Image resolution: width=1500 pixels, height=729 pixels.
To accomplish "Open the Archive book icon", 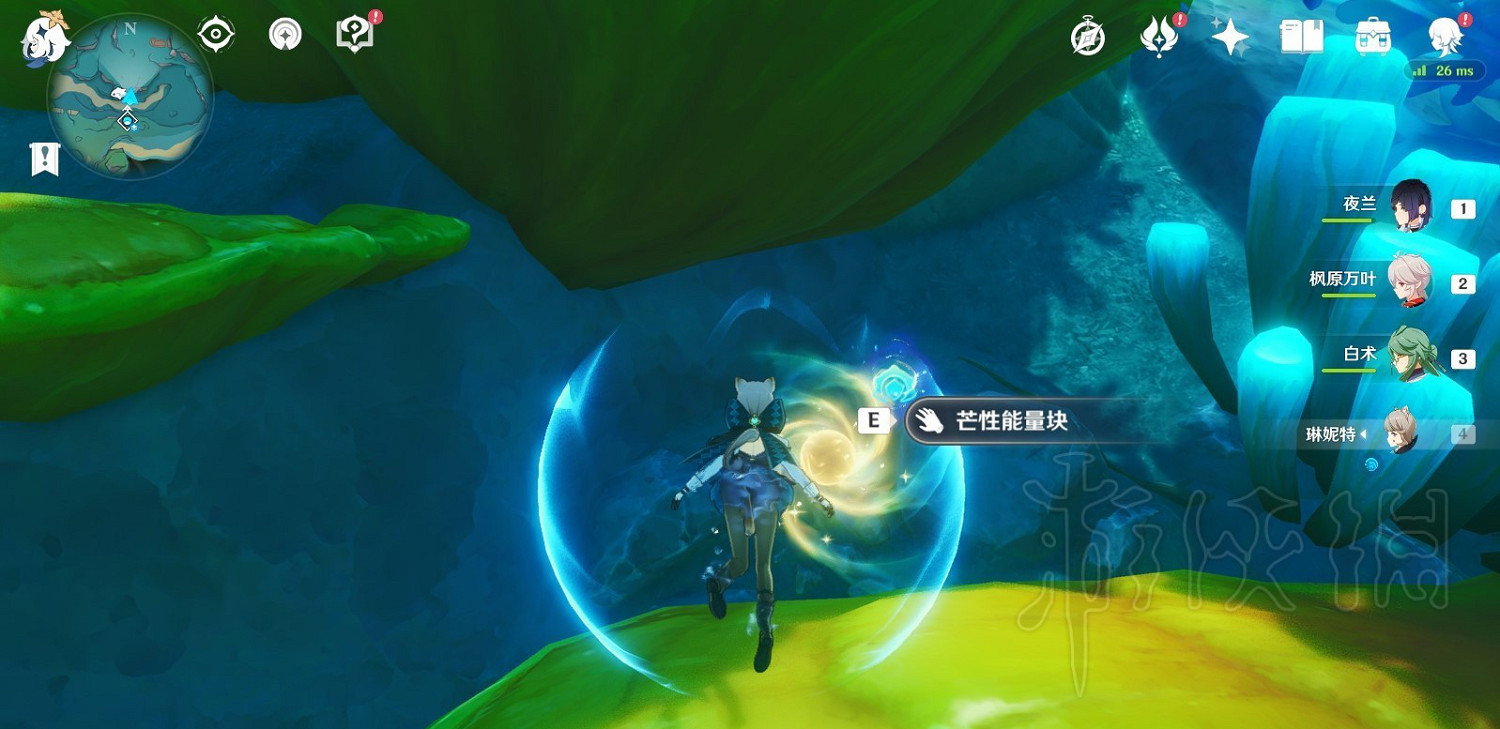I will tap(1300, 37).
